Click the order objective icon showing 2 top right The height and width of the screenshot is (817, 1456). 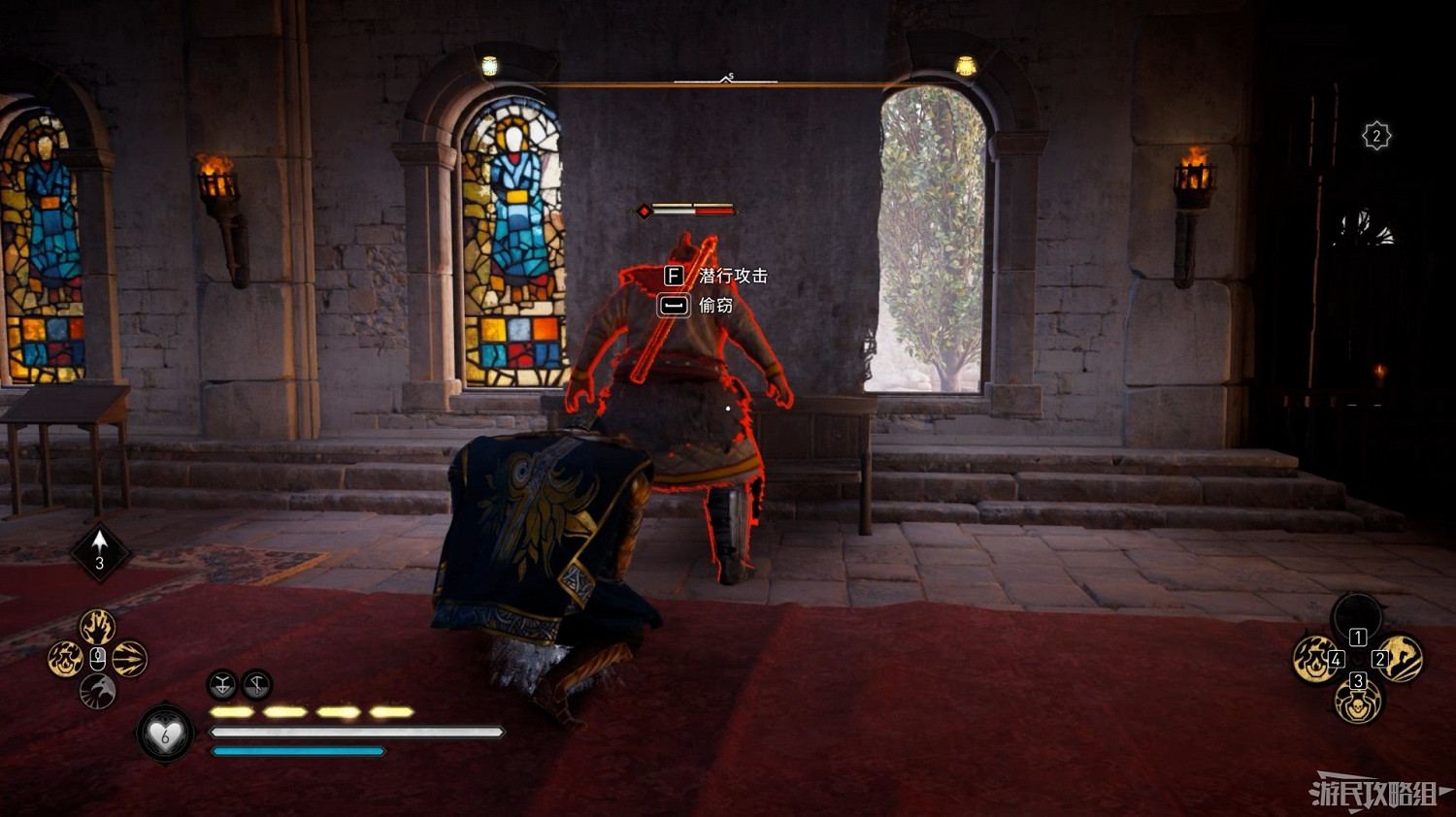pyautogui.click(x=1375, y=133)
